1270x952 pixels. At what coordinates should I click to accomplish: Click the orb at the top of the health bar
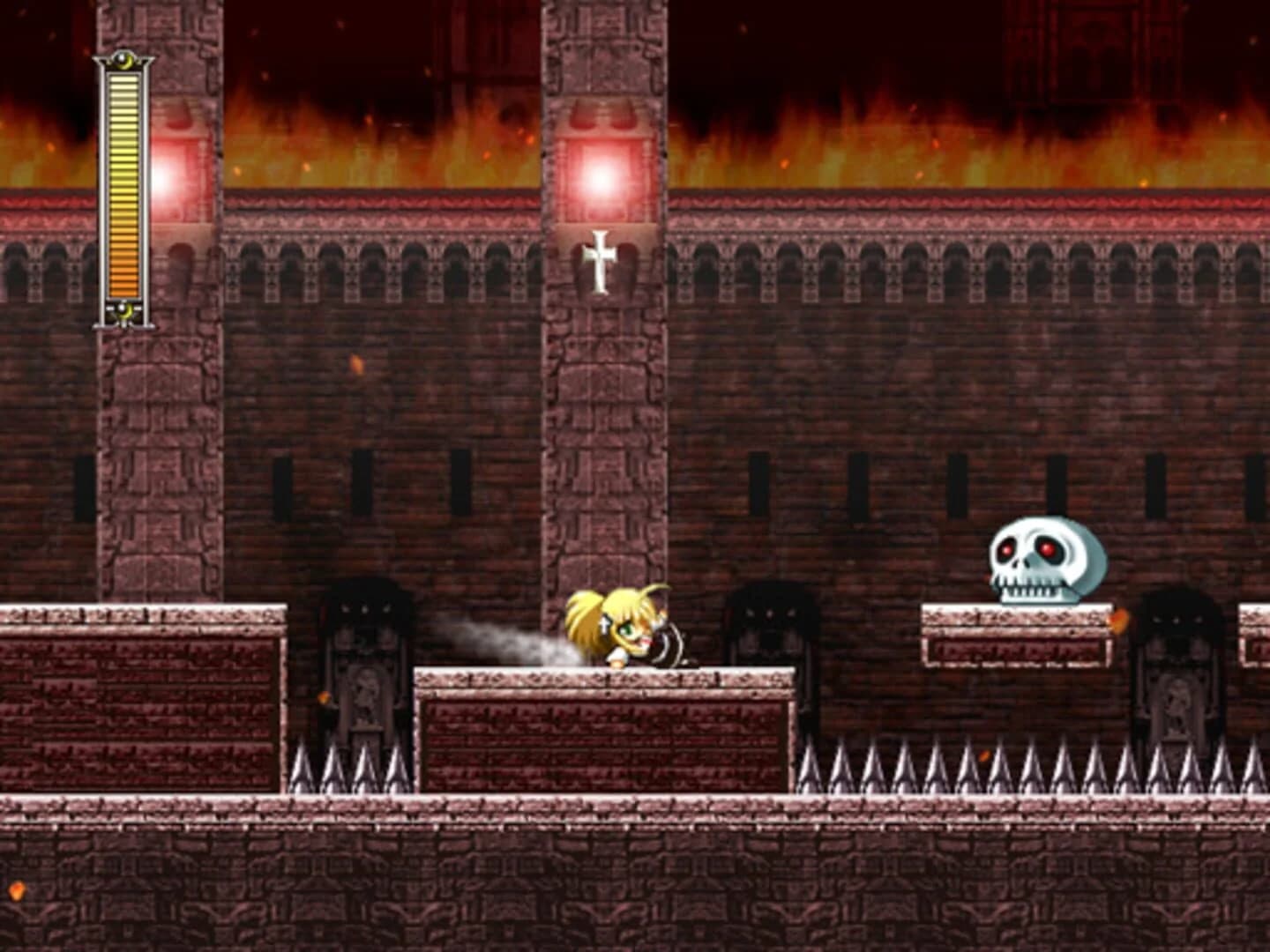(x=123, y=62)
